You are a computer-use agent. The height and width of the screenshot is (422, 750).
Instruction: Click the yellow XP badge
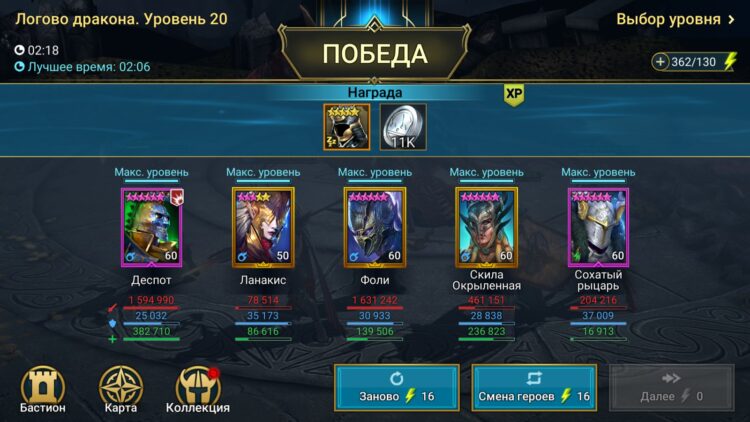click(x=514, y=94)
